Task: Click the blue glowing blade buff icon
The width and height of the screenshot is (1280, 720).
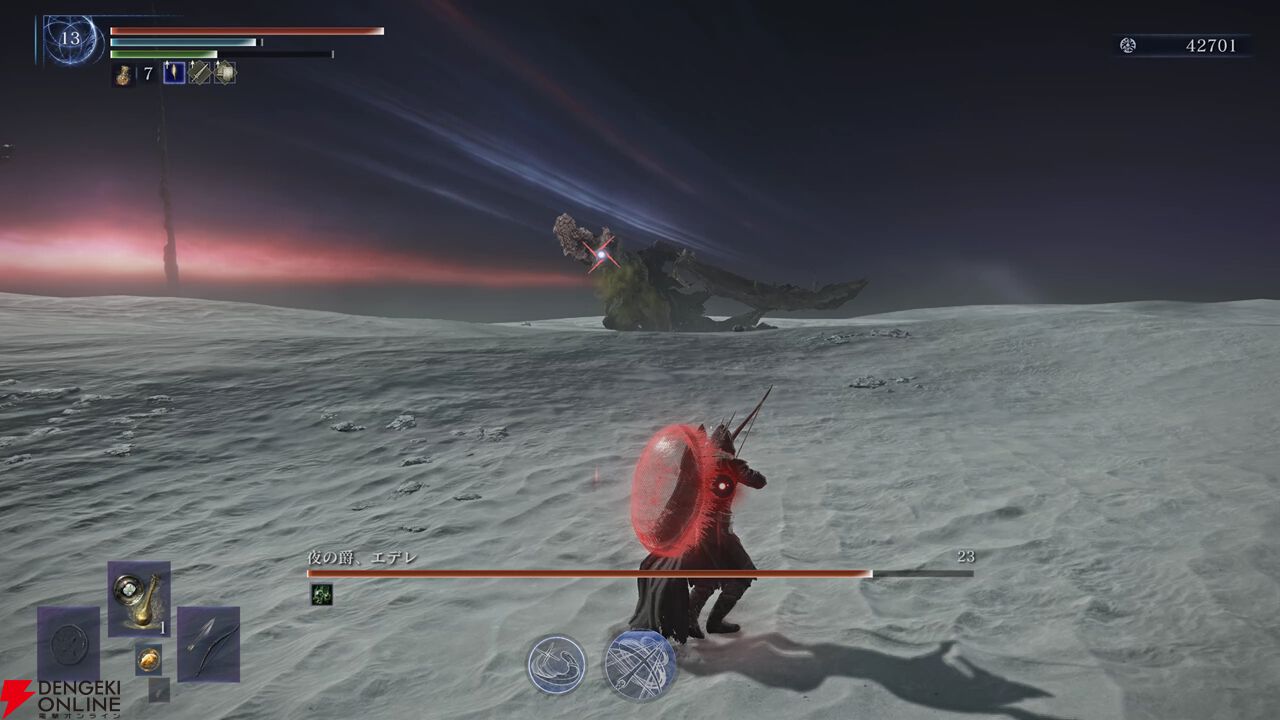Action: pyautogui.click(x=174, y=73)
